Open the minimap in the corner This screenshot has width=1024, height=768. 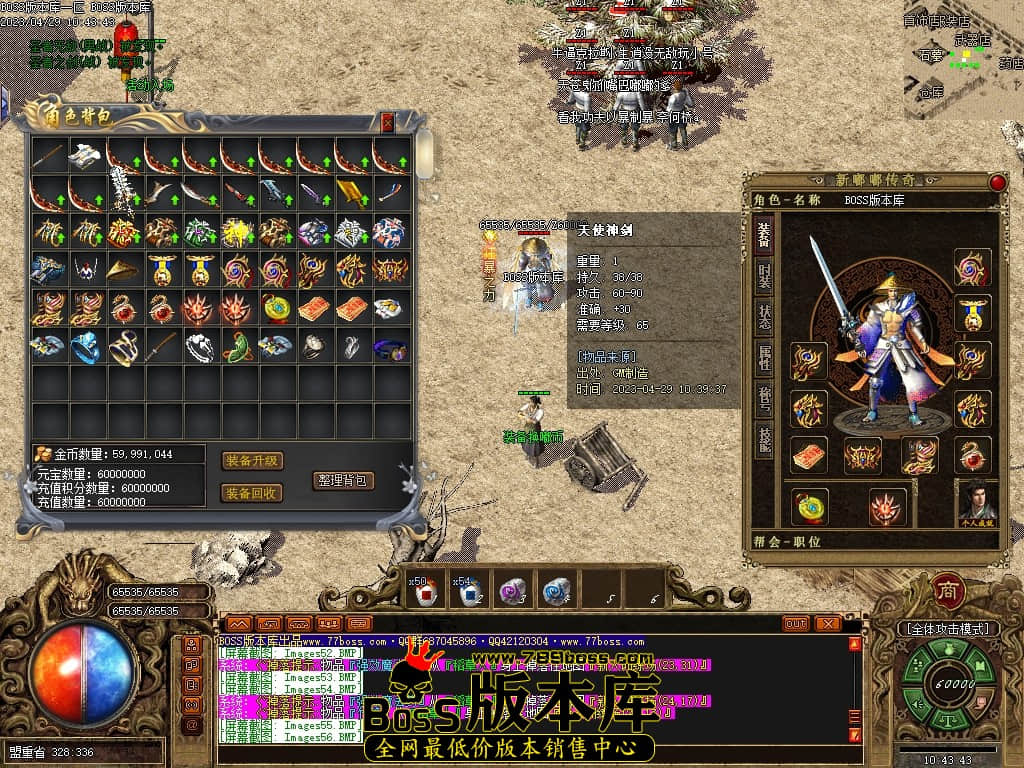pos(962,60)
